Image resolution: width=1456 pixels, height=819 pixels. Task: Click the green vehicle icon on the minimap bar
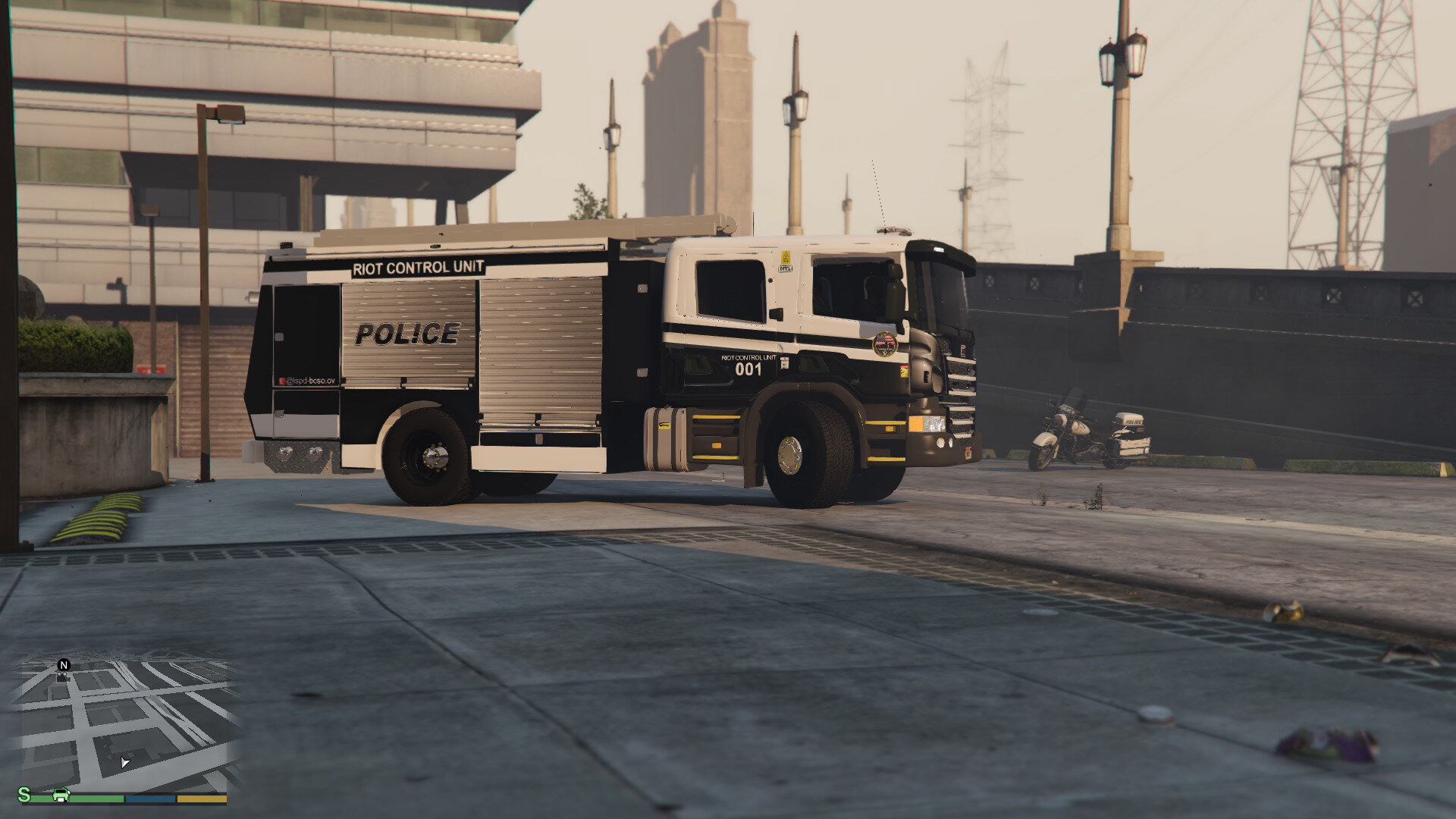[x=61, y=795]
